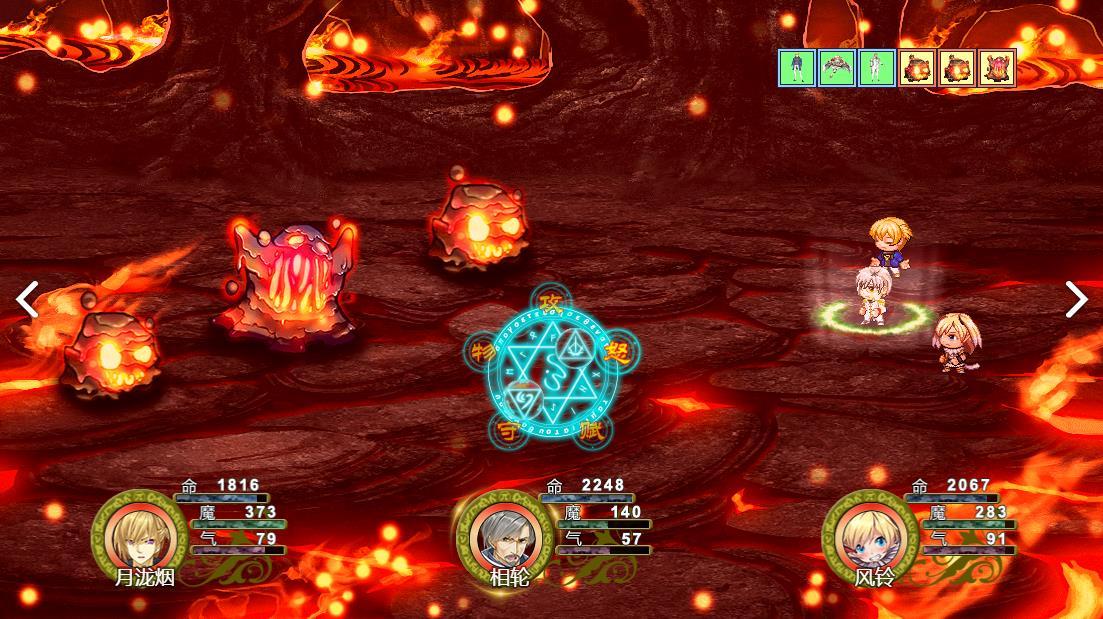Select the 攻 attack command
Viewport: 1103px width, 619px height.
pyautogui.click(x=547, y=301)
